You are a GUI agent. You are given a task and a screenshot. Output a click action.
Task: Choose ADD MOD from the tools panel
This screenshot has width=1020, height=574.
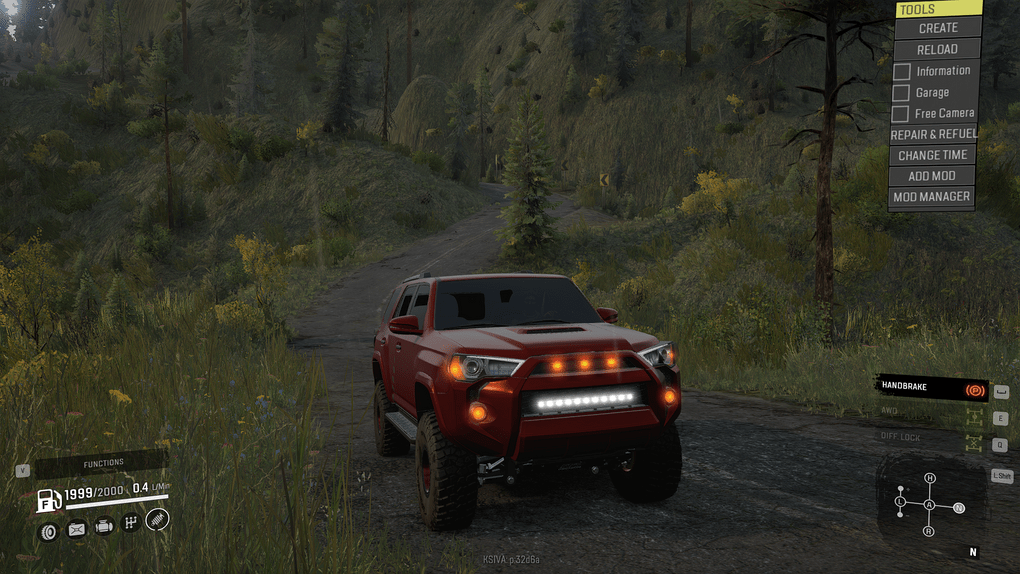coord(933,176)
